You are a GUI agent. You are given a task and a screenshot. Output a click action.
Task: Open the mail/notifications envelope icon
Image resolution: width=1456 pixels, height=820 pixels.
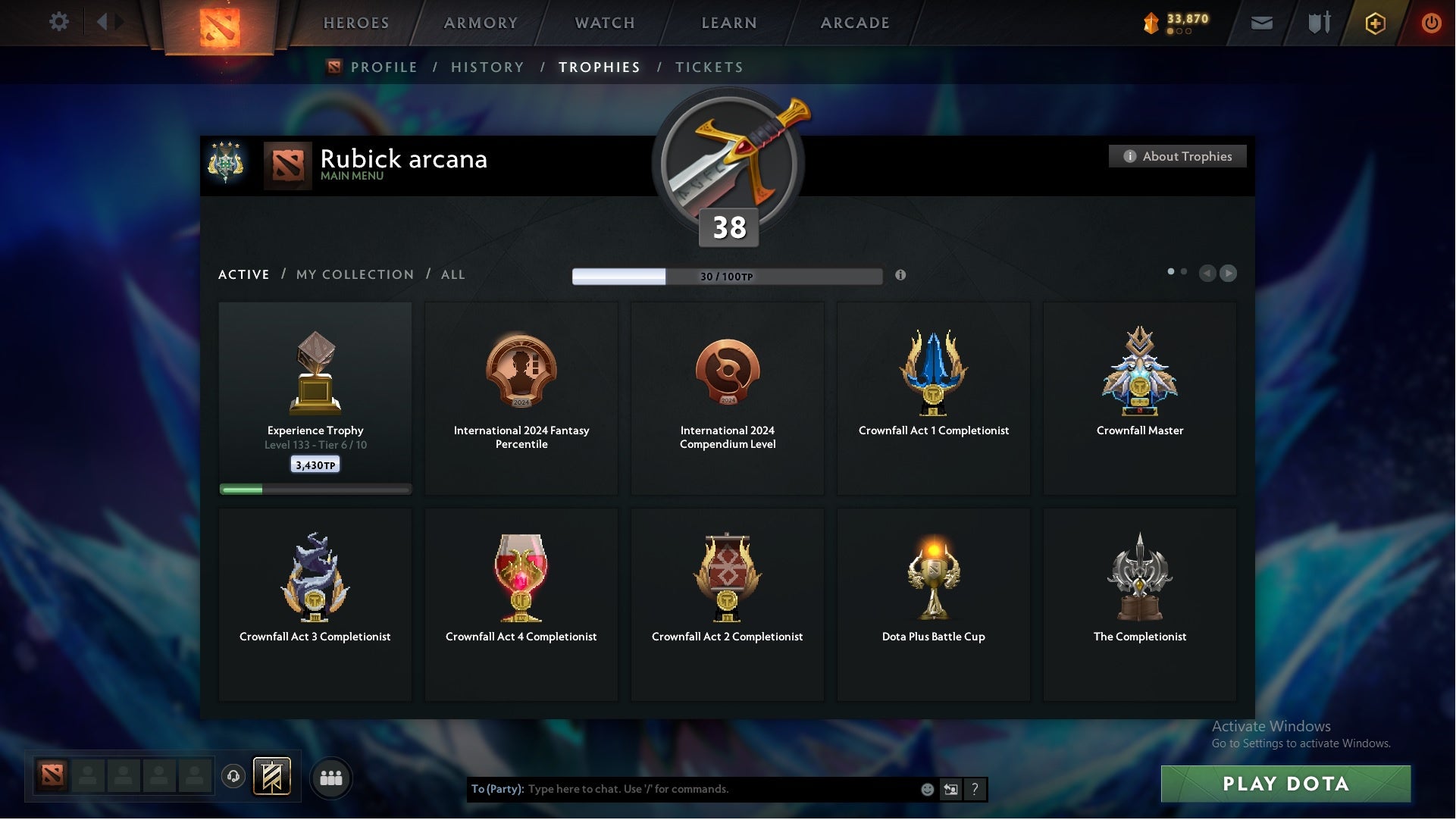pyautogui.click(x=1262, y=23)
